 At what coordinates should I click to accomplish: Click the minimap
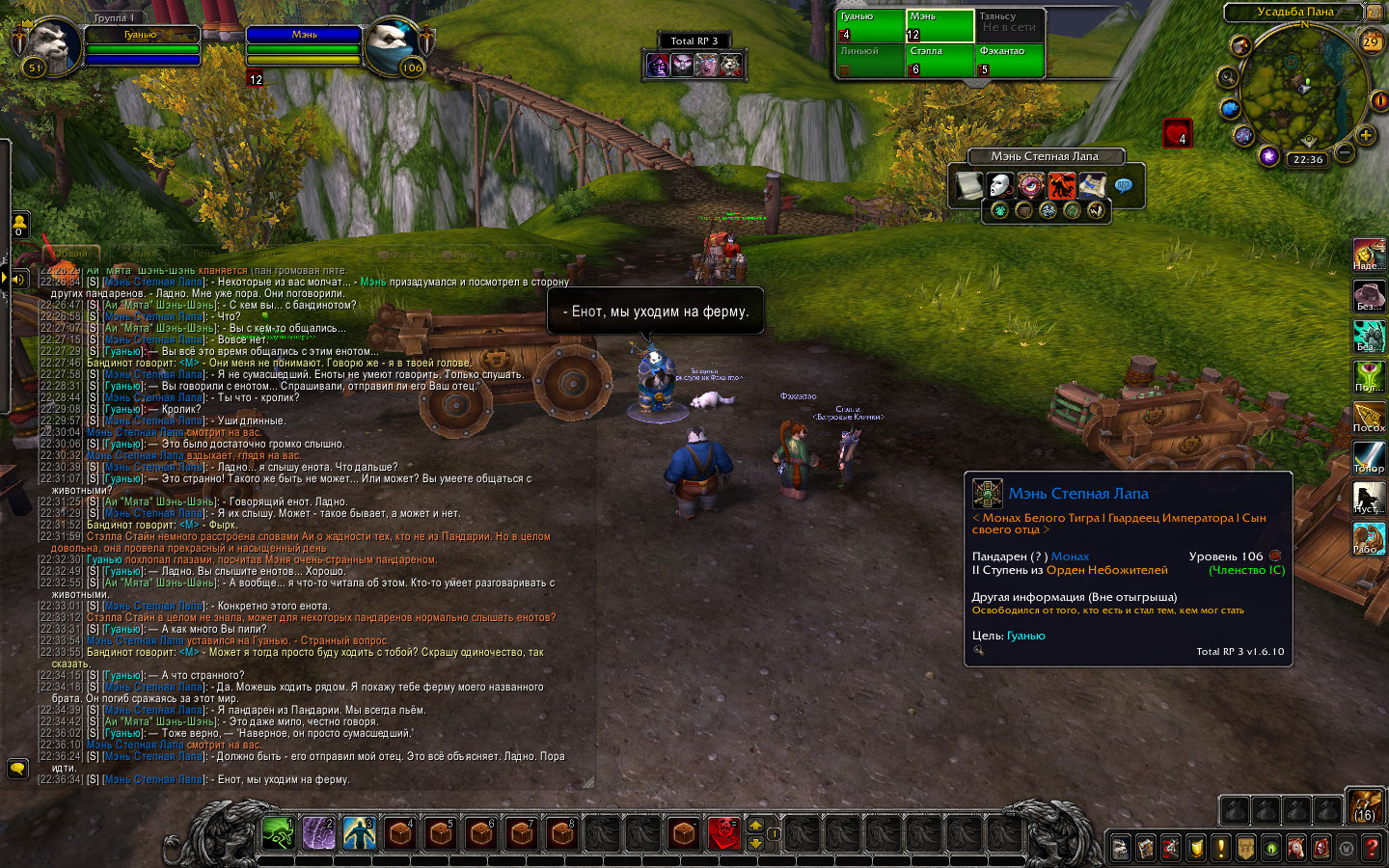1300,87
